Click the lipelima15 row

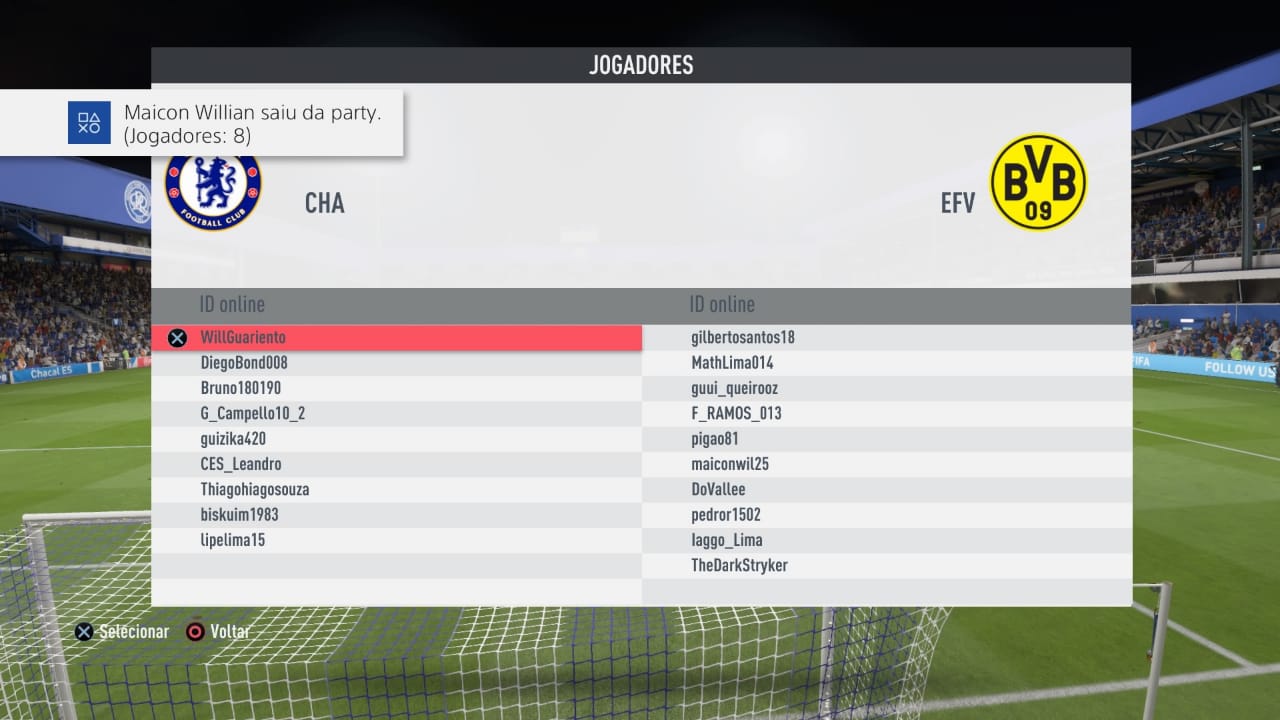tap(233, 540)
